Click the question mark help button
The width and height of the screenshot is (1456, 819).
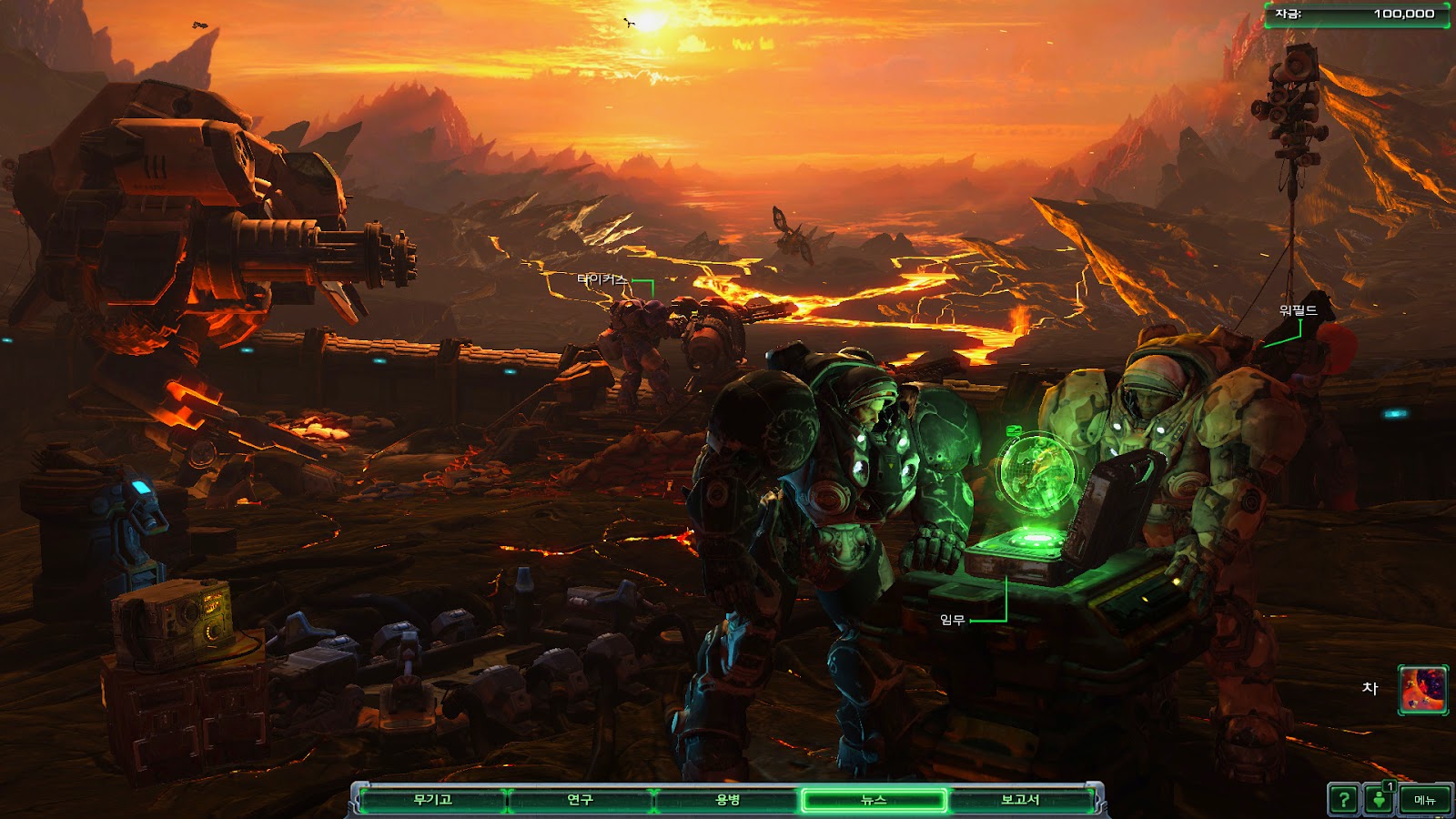click(x=1343, y=800)
